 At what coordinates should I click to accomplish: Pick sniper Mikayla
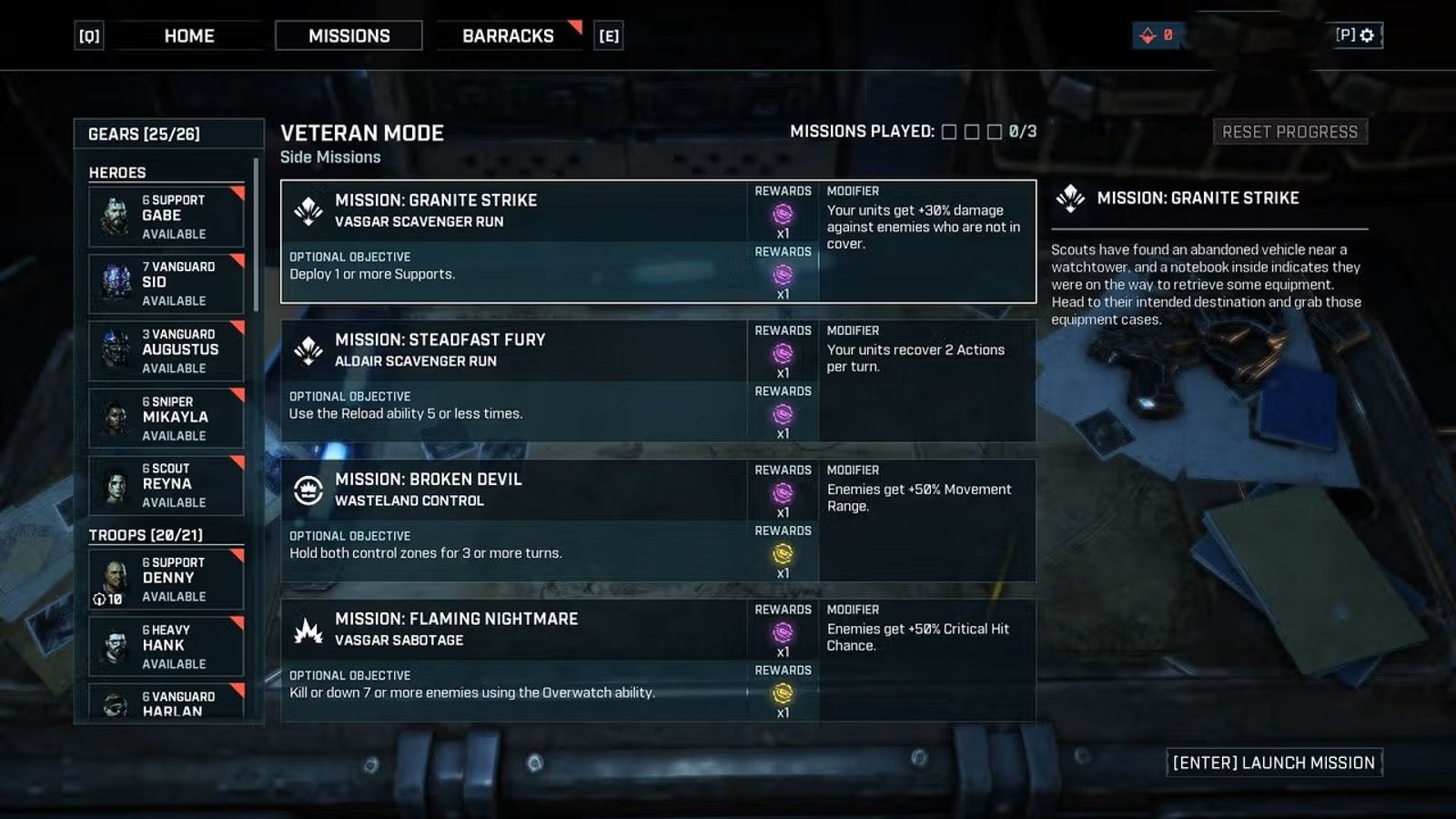167,418
